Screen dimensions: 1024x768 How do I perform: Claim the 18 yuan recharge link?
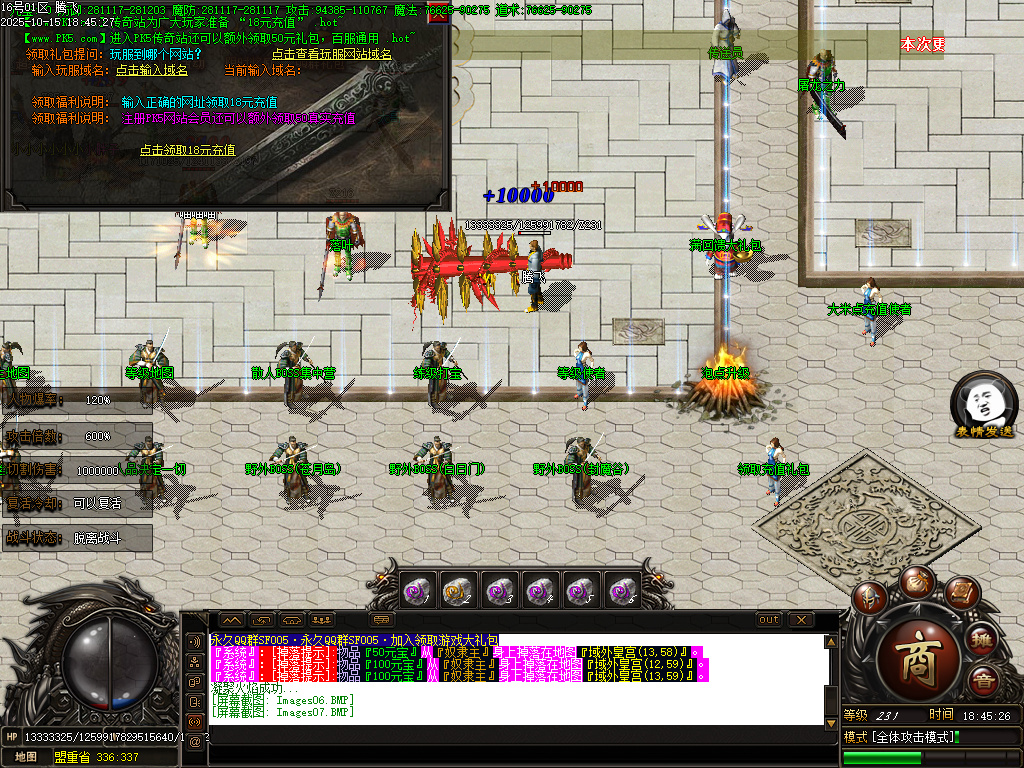click(187, 150)
